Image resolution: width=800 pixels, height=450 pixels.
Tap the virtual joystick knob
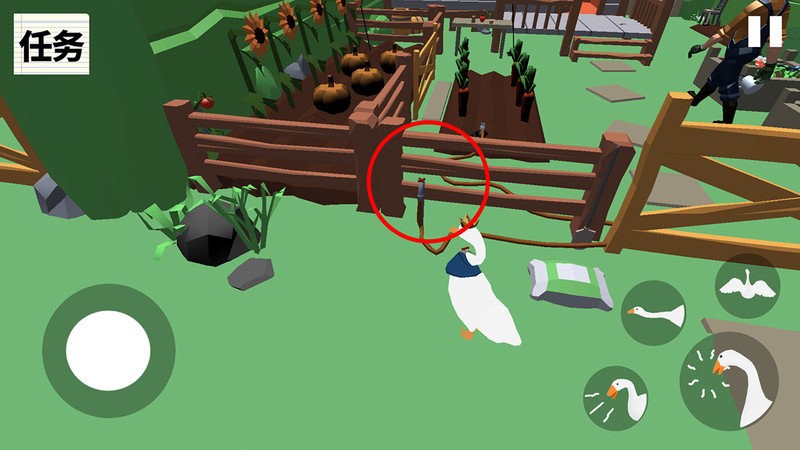[108, 351]
